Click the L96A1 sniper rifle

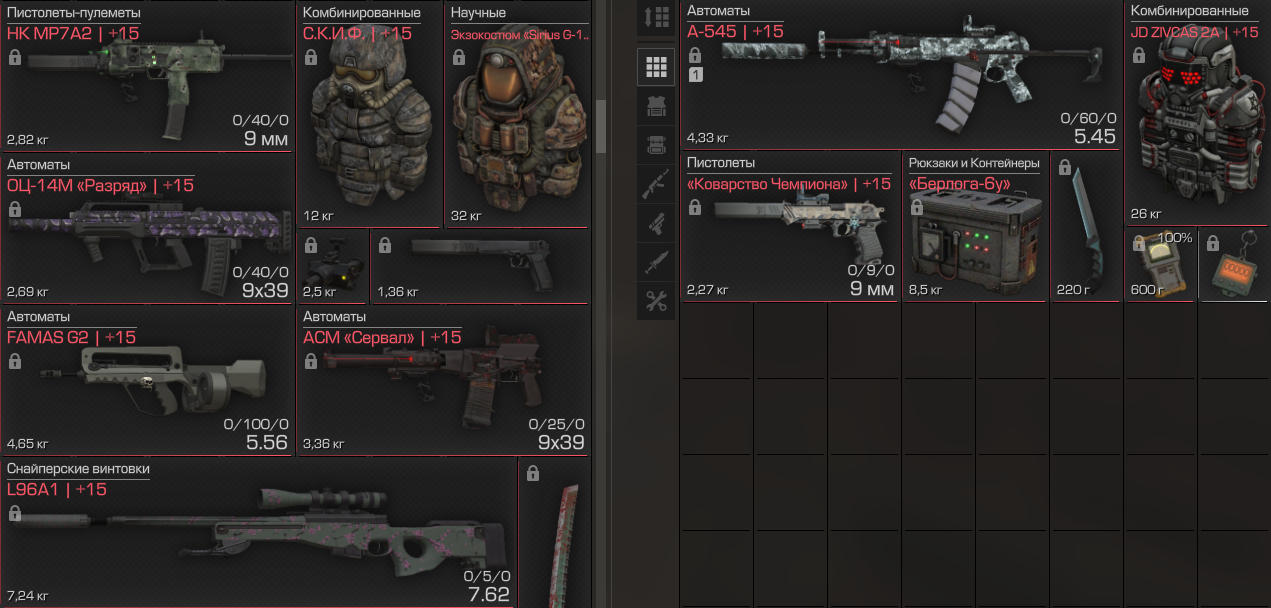point(258,533)
